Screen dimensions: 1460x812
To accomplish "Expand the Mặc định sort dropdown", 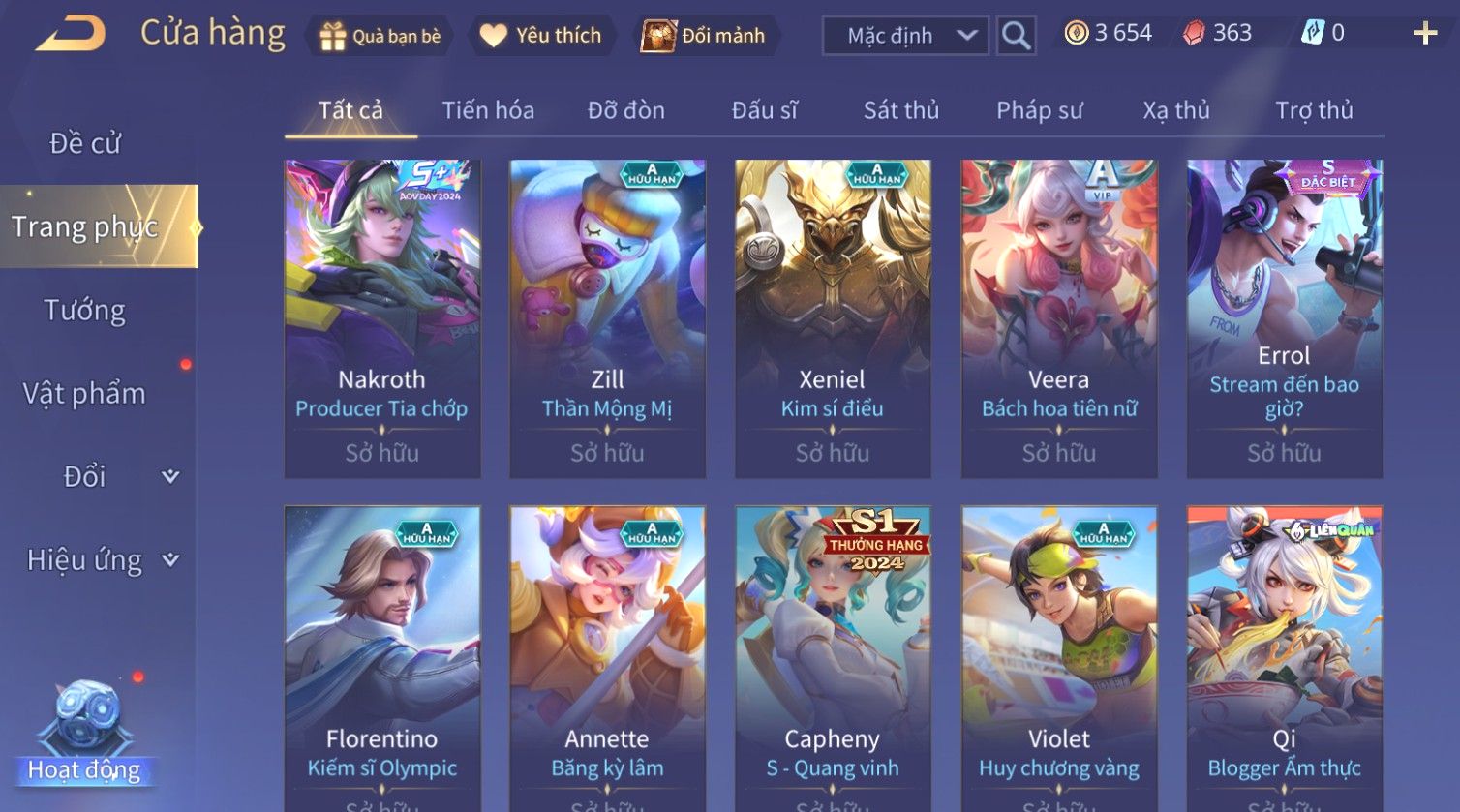I will pos(905,36).
